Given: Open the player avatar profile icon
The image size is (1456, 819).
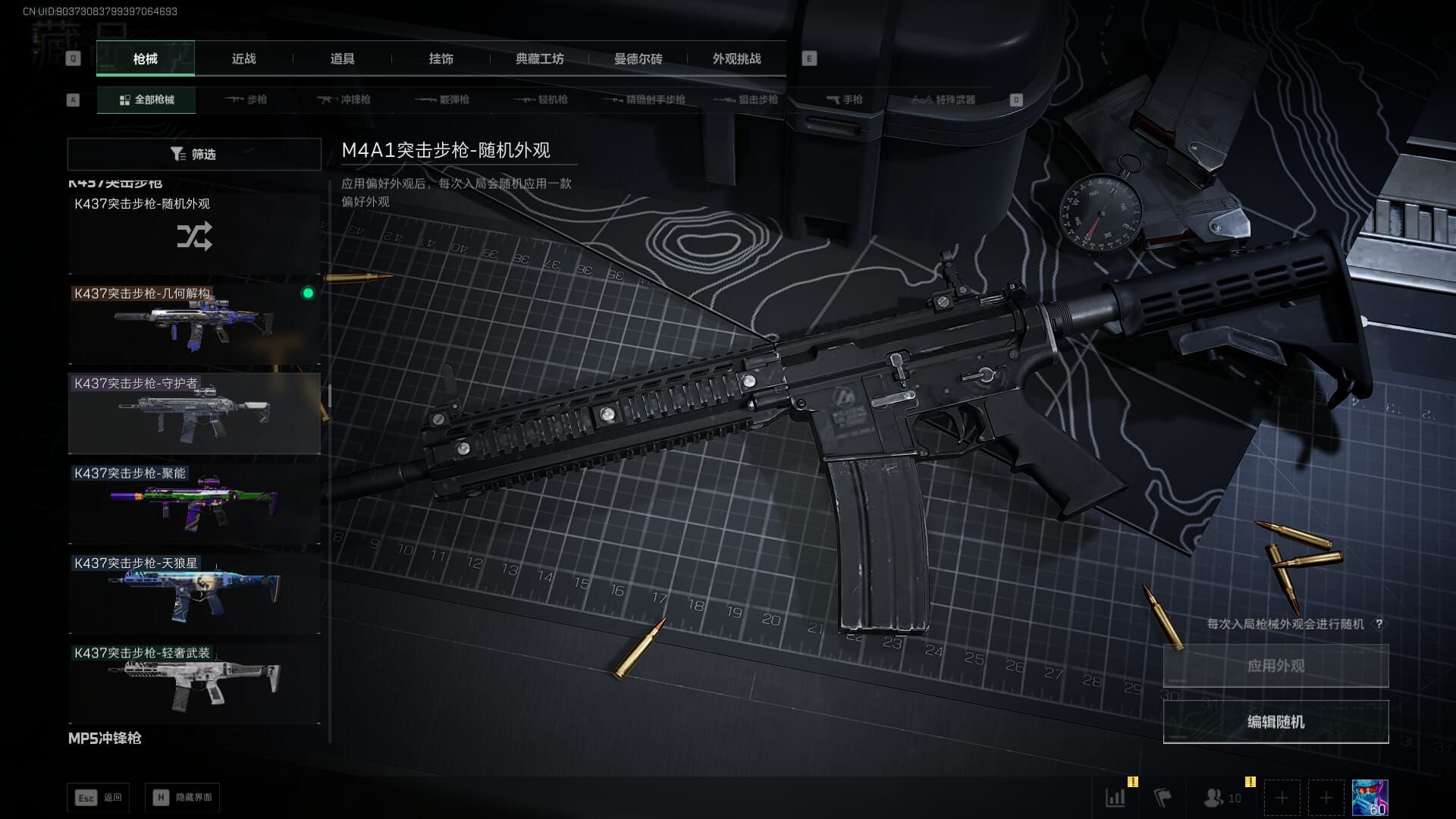Looking at the screenshot, I should 1370,798.
